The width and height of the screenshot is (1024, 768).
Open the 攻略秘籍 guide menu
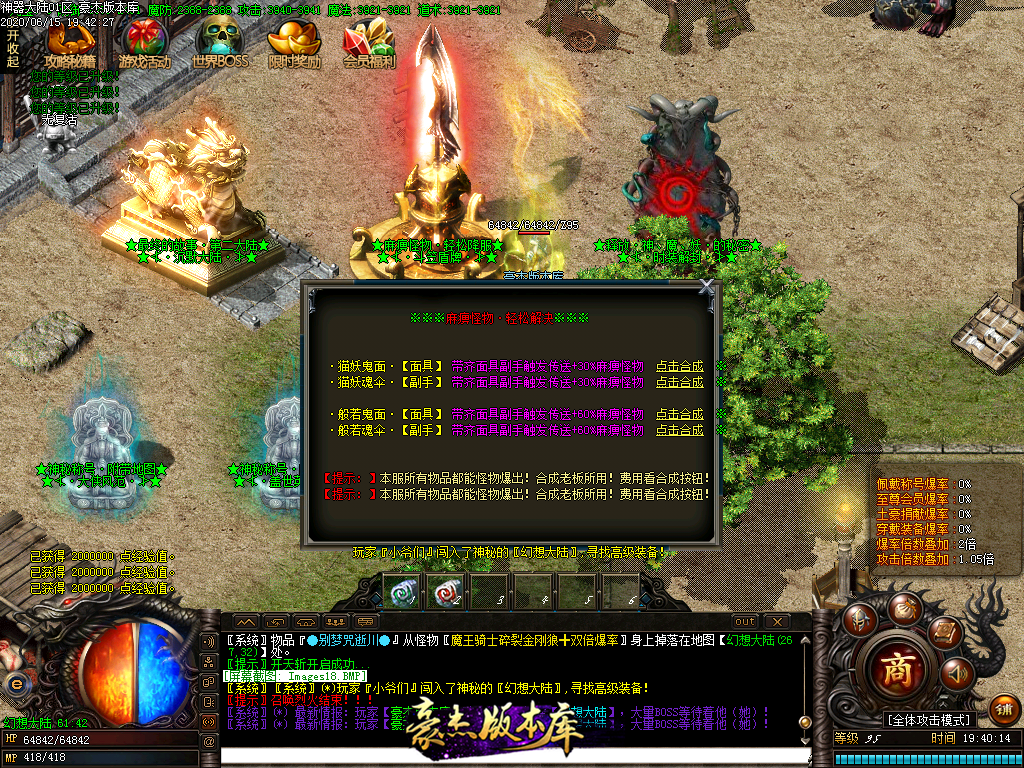coord(70,45)
